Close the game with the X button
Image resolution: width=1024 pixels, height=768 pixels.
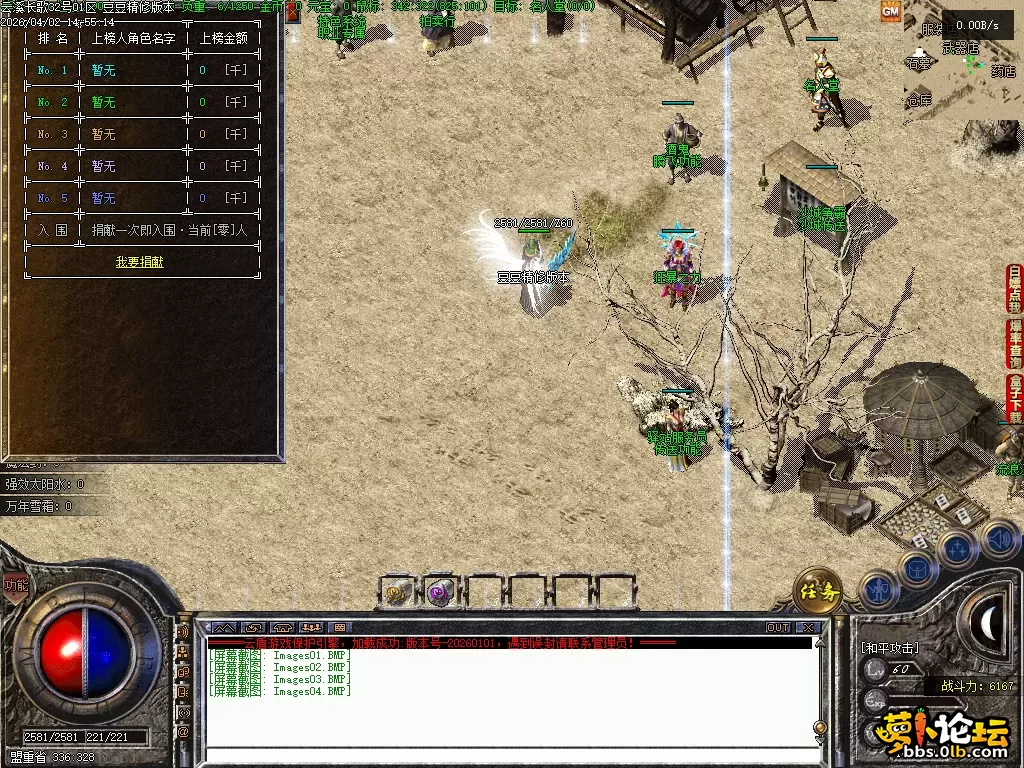click(808, 627)
